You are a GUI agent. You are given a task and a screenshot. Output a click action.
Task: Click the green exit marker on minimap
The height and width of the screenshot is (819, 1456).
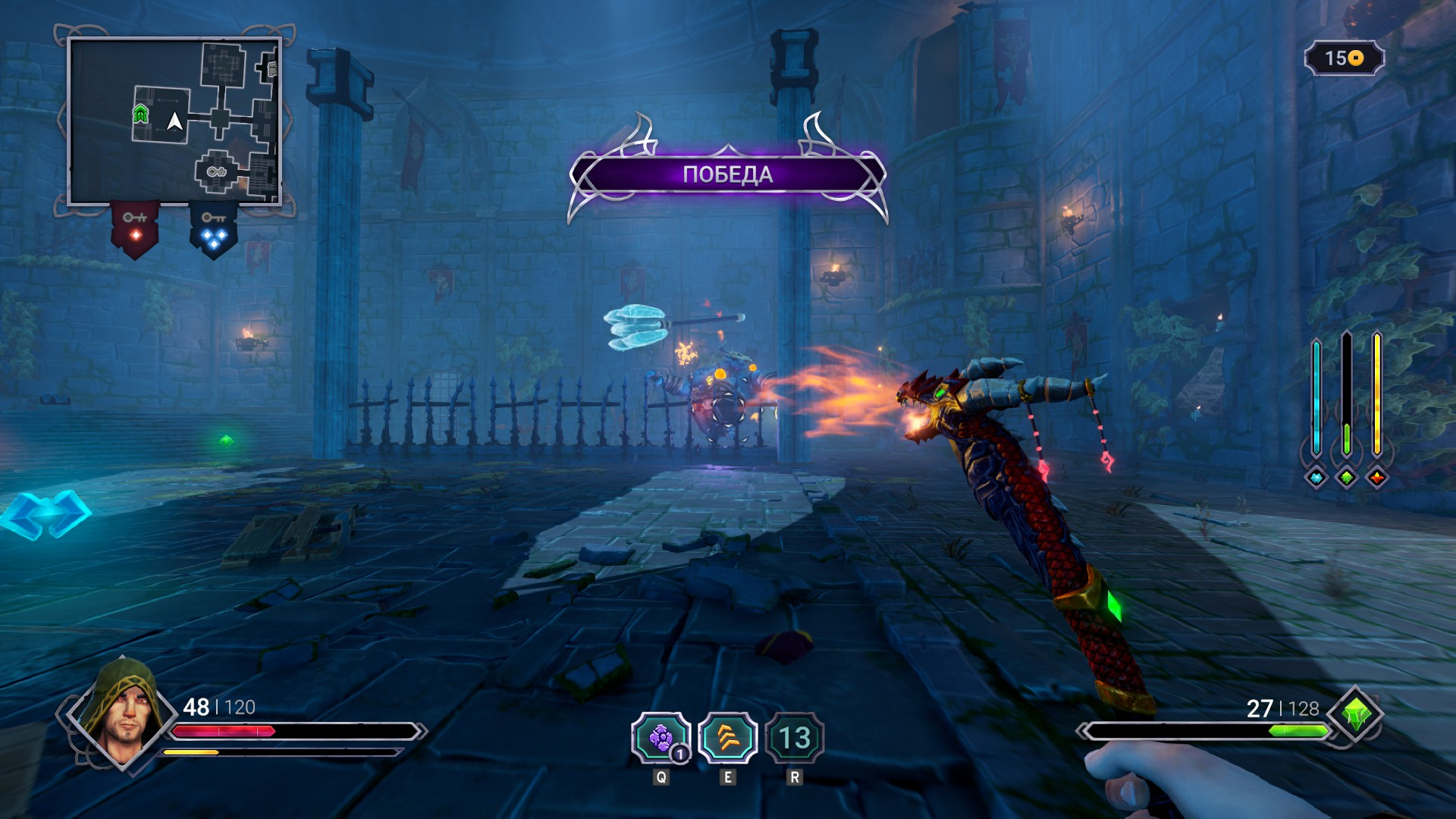(140, 115)
